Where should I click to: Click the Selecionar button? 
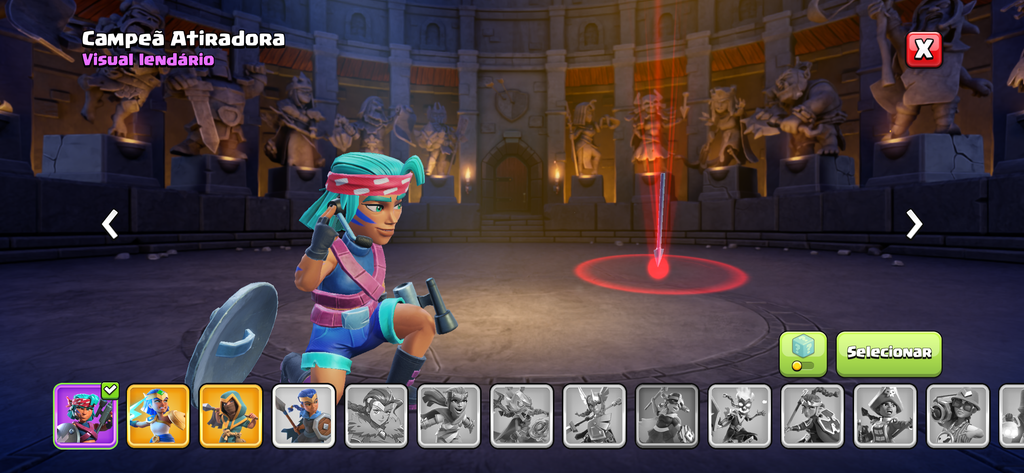tap(888, 353)
